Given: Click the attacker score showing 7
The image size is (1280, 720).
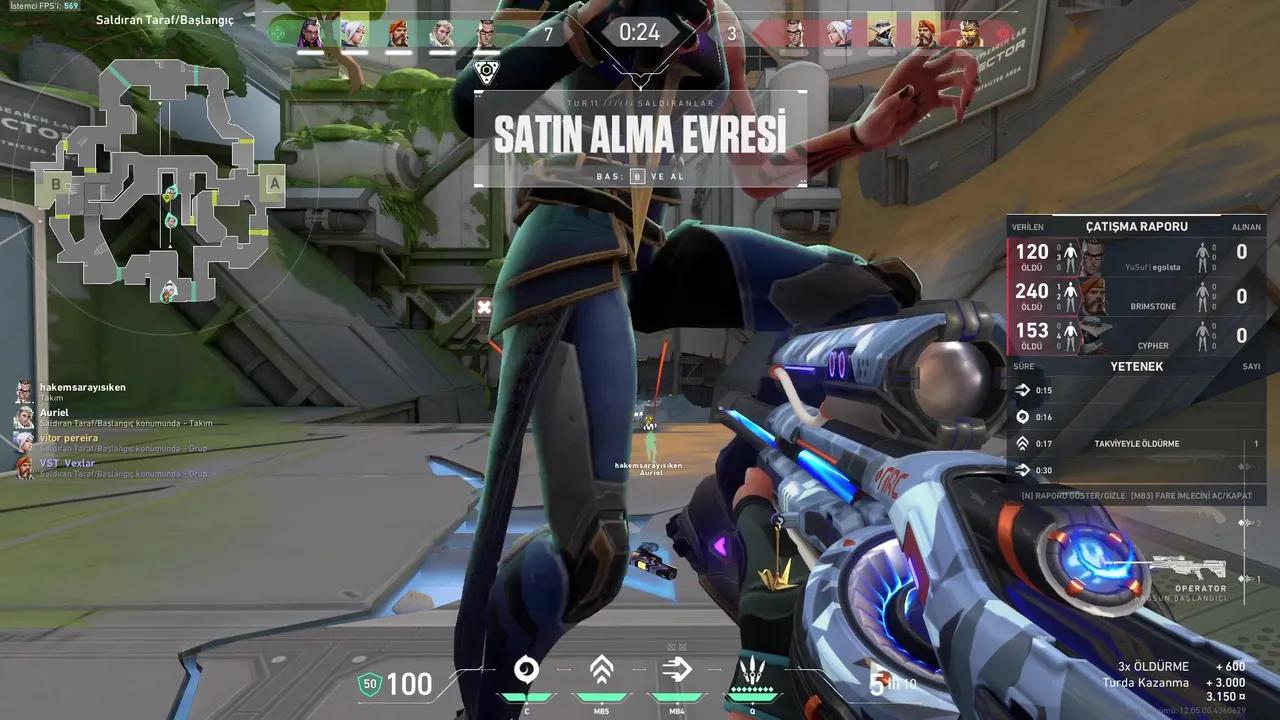Looking at the screenshot, I should pos(548,33).
